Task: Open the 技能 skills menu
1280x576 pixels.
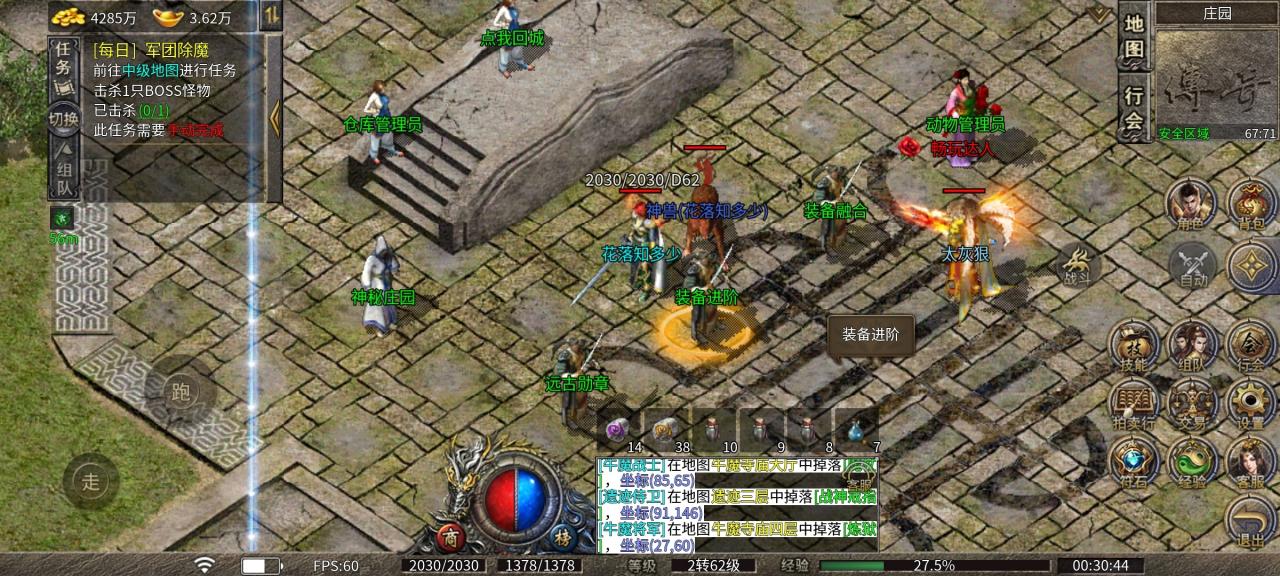Action: [x=1134, y=346]
